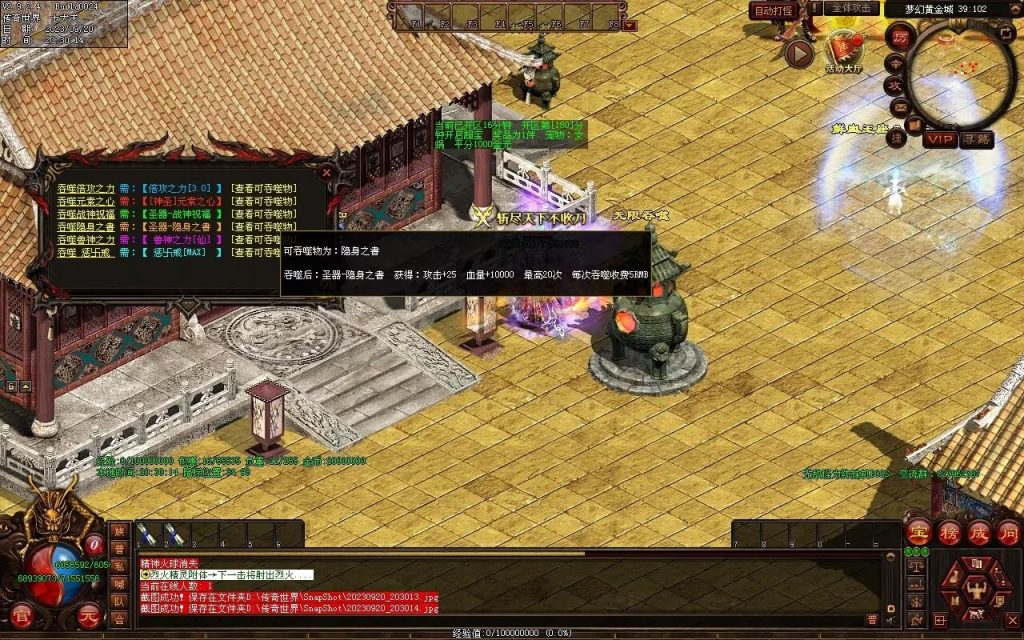This screenshot has width=1024, height=640.
Task: Choose the 吞噬元素之心 option
Action: tap(86, 201)
